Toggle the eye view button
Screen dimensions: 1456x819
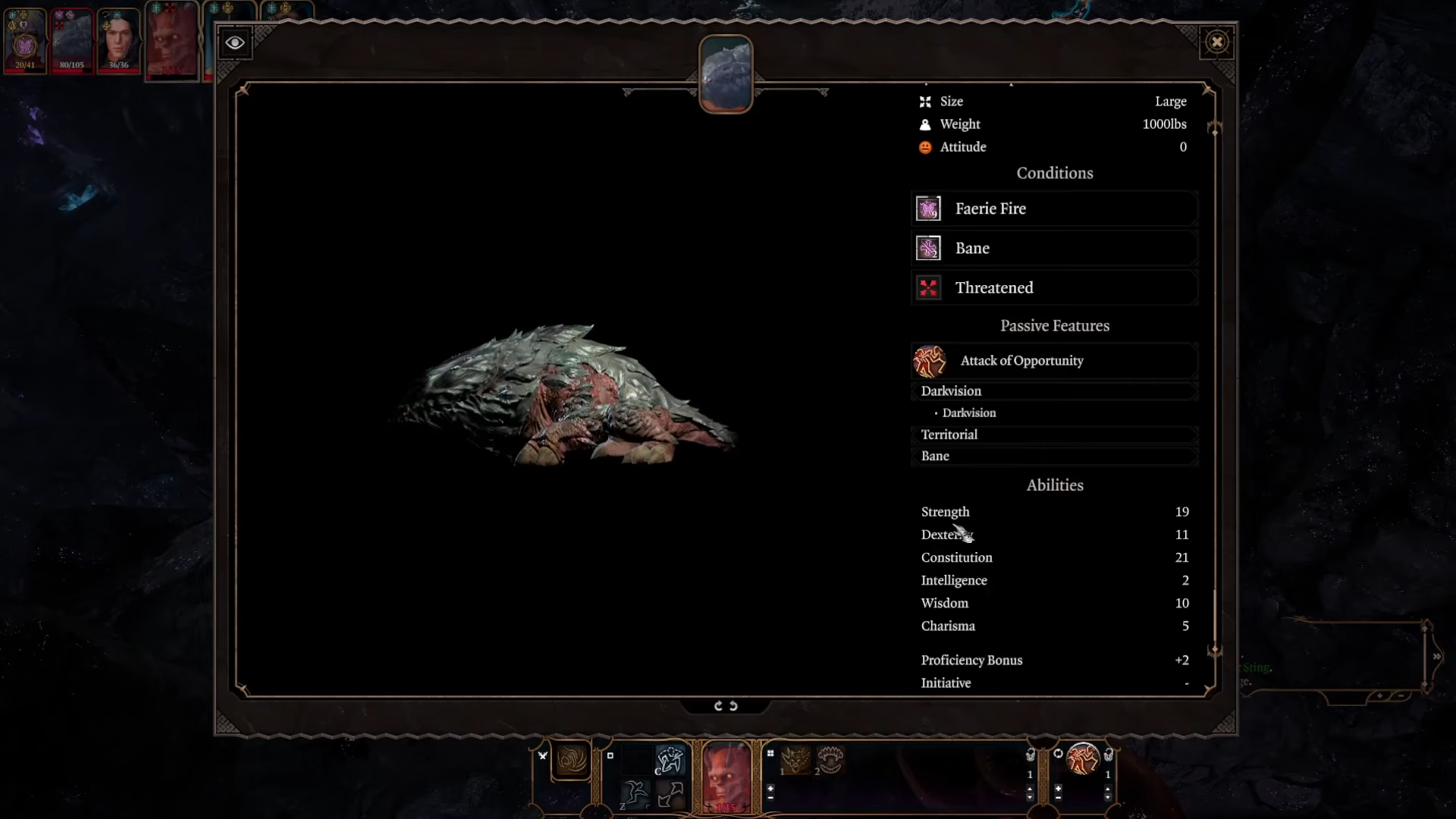pos(235,42)
